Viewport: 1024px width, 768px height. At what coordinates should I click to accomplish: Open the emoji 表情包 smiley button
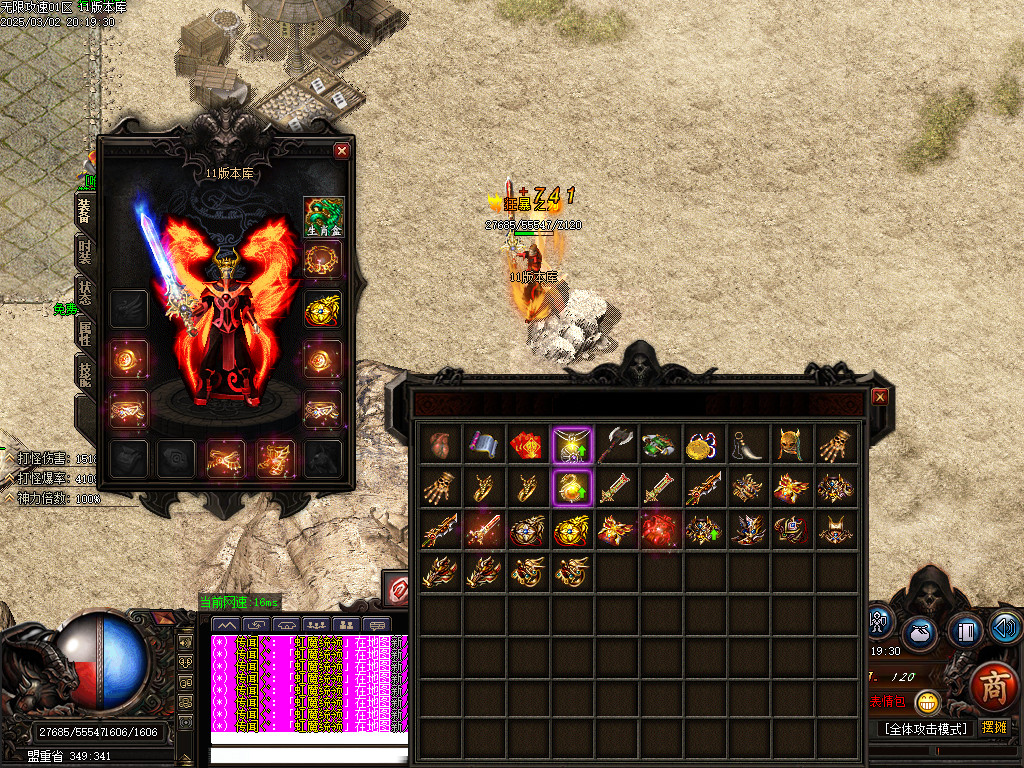point(928,702)
